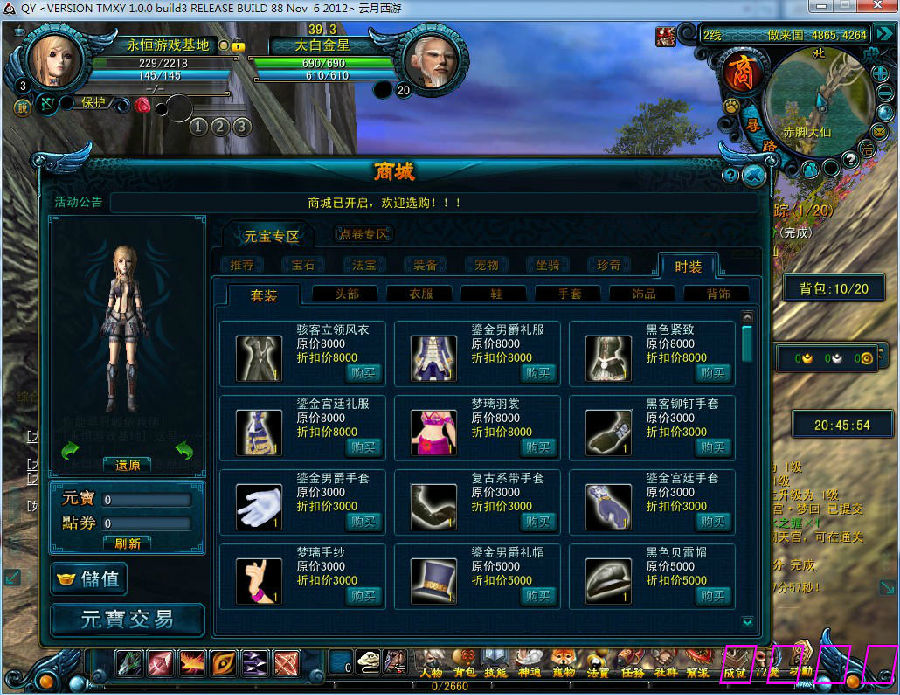Open 元寶交易 trading
900x695 pixels.
[127, 619]
